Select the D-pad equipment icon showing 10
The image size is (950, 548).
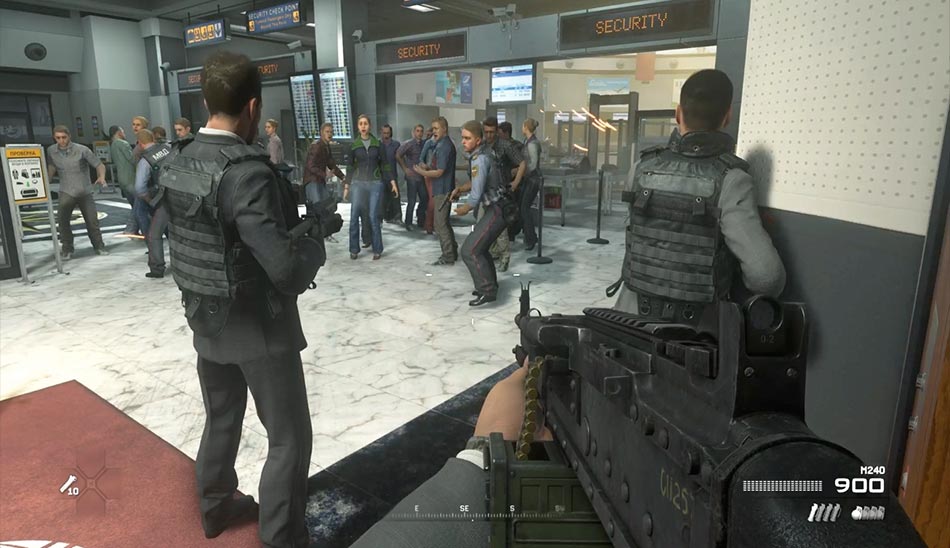68,485
